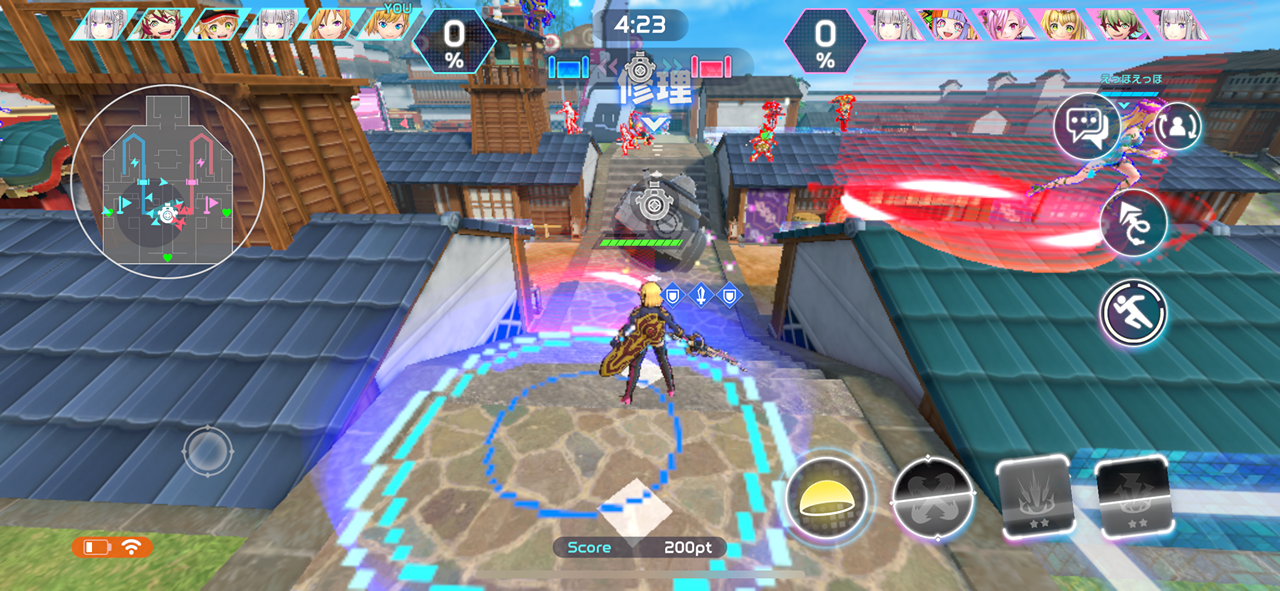Tap the character switch button with circling arrows
Image resolution: width=1280 pixels, height=591 pixels.
[1178, 127]
